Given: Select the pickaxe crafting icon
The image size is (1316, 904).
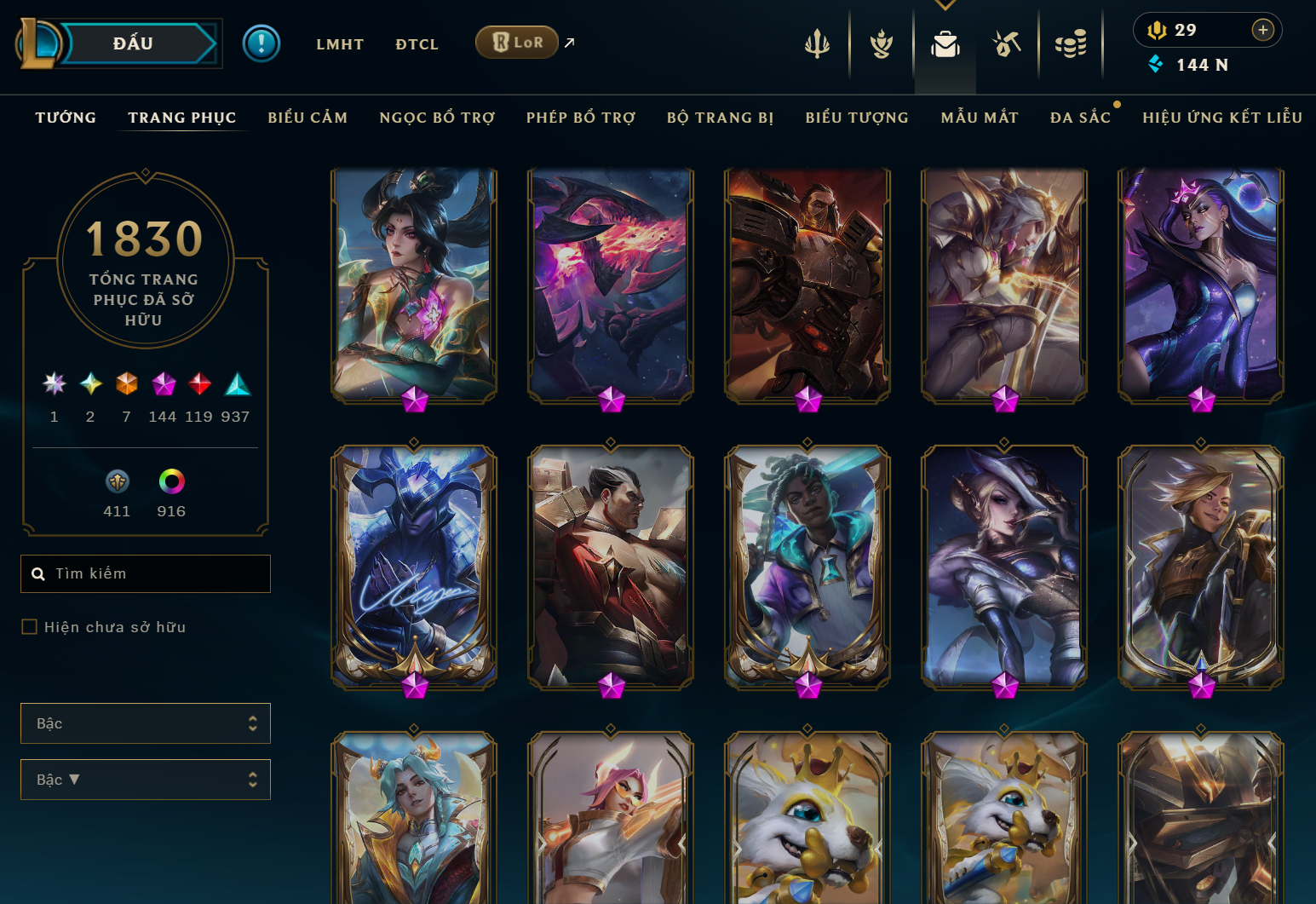Looking at the screenshot, I should [1007, 43].
